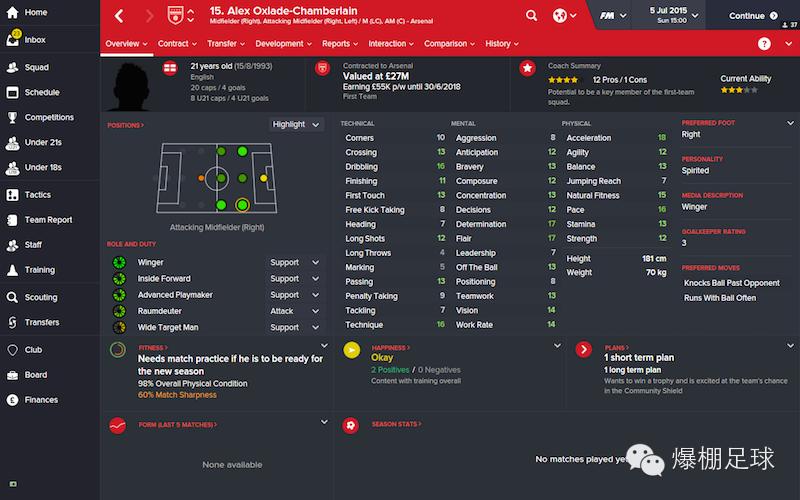This screenshot has height=500, width=800.
Task: Open the Training section
Action: (40, 270)
